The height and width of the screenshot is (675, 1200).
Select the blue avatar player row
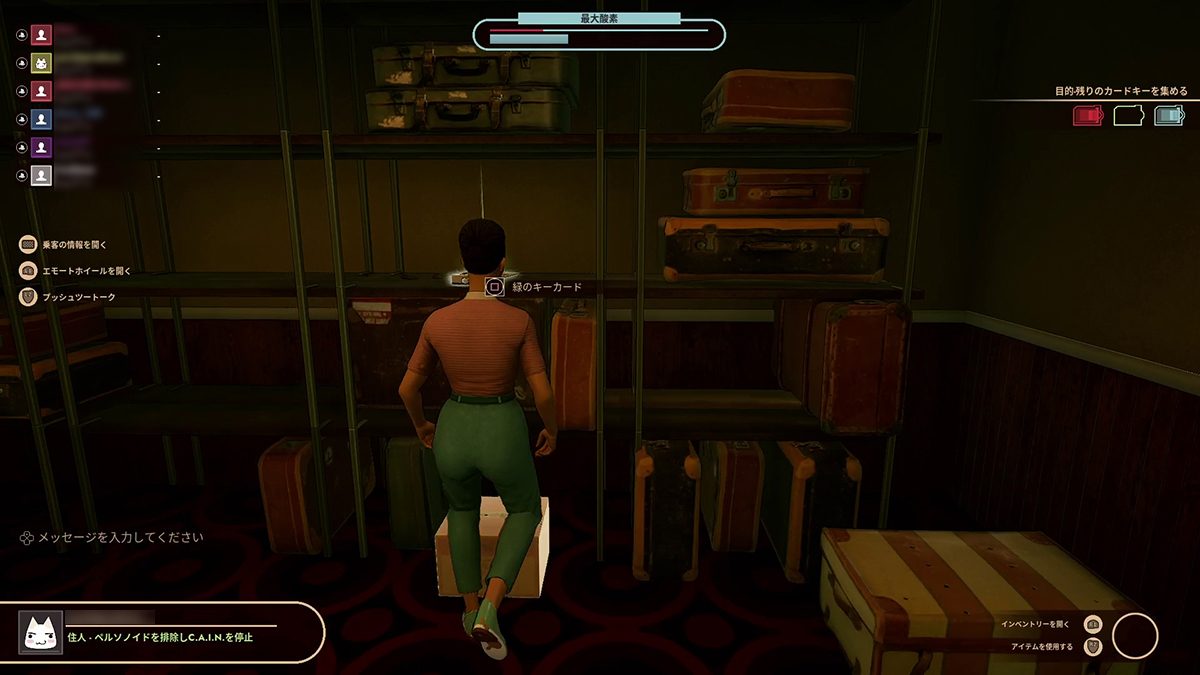(x=41, y=119)
